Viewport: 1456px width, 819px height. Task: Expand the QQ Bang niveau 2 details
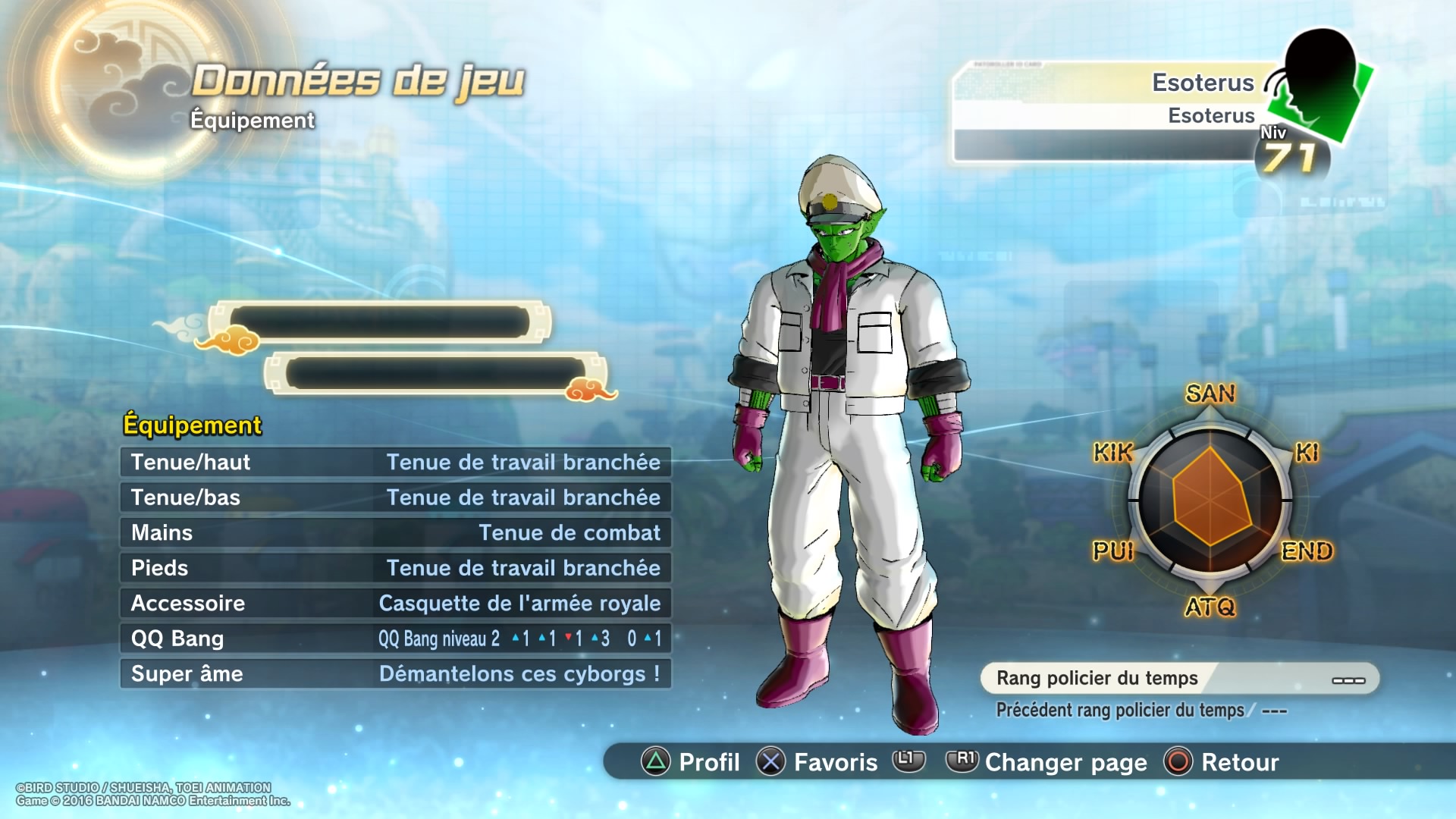(x=394, y=639)
